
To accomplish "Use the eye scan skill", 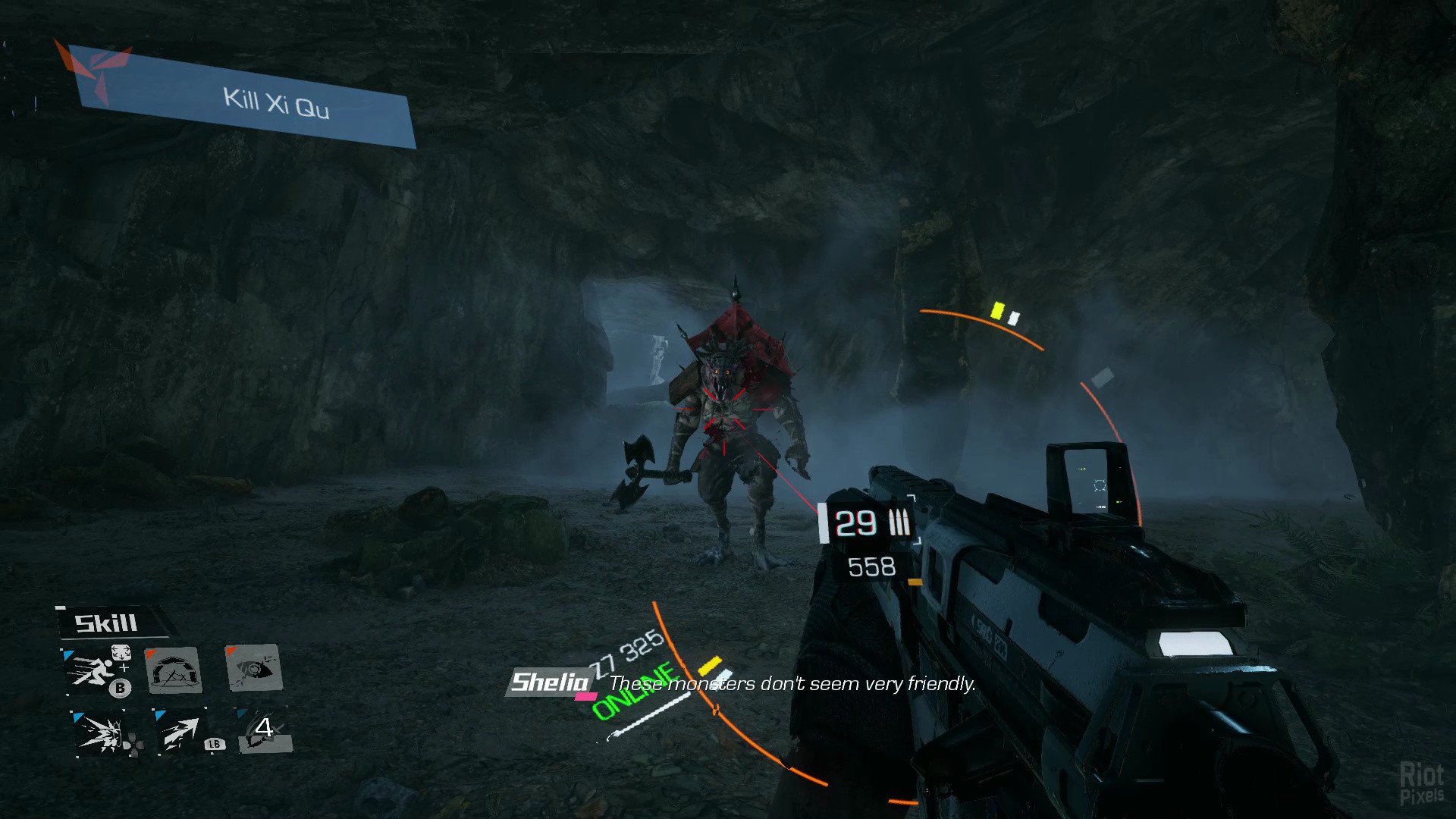I will point(254,668).
